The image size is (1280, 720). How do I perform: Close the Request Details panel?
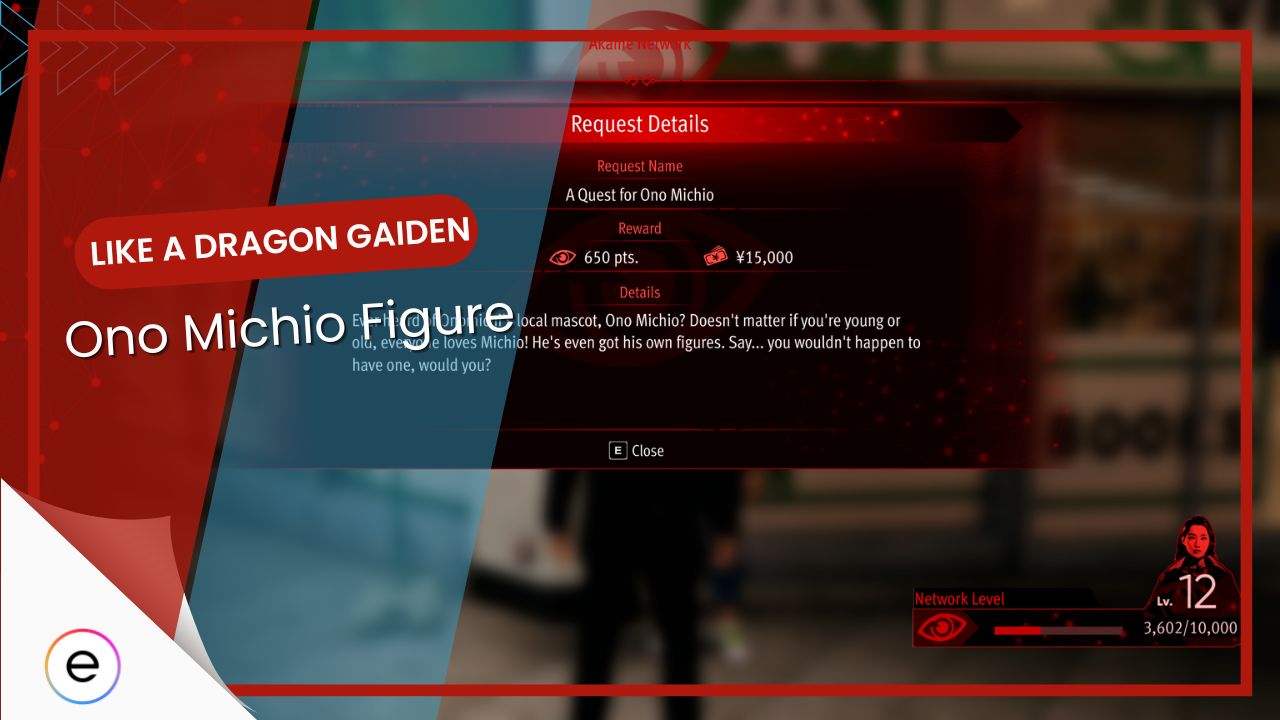point(637,451)
